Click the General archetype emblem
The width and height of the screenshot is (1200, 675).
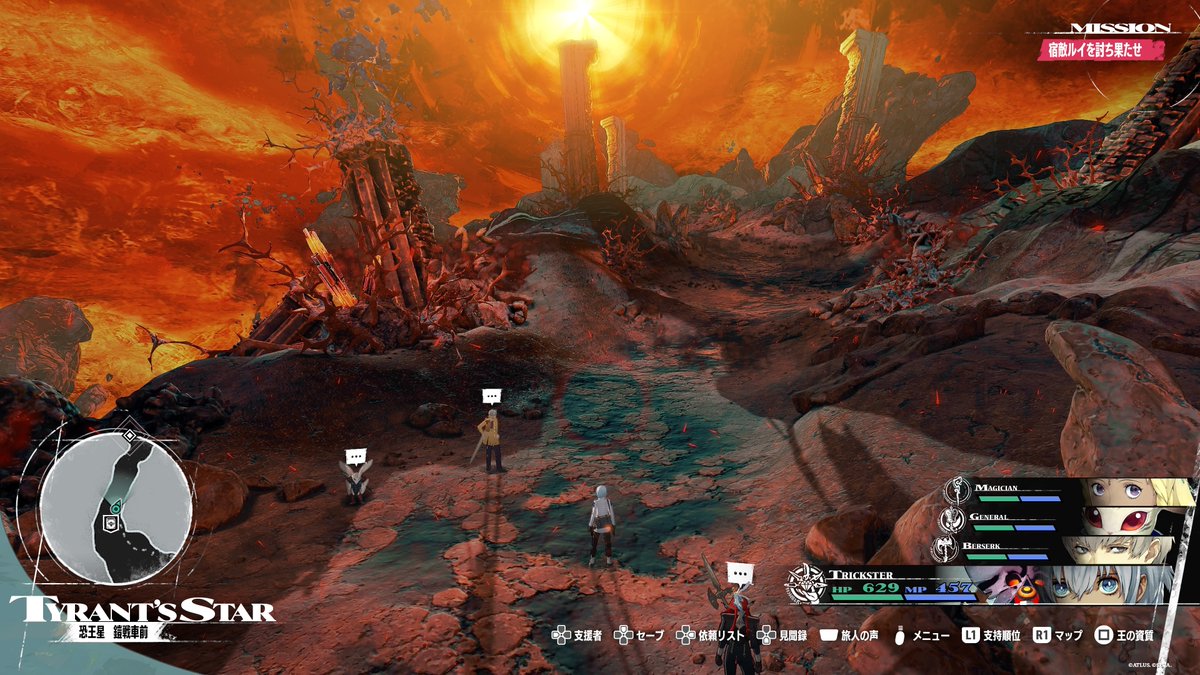point(952,521)
